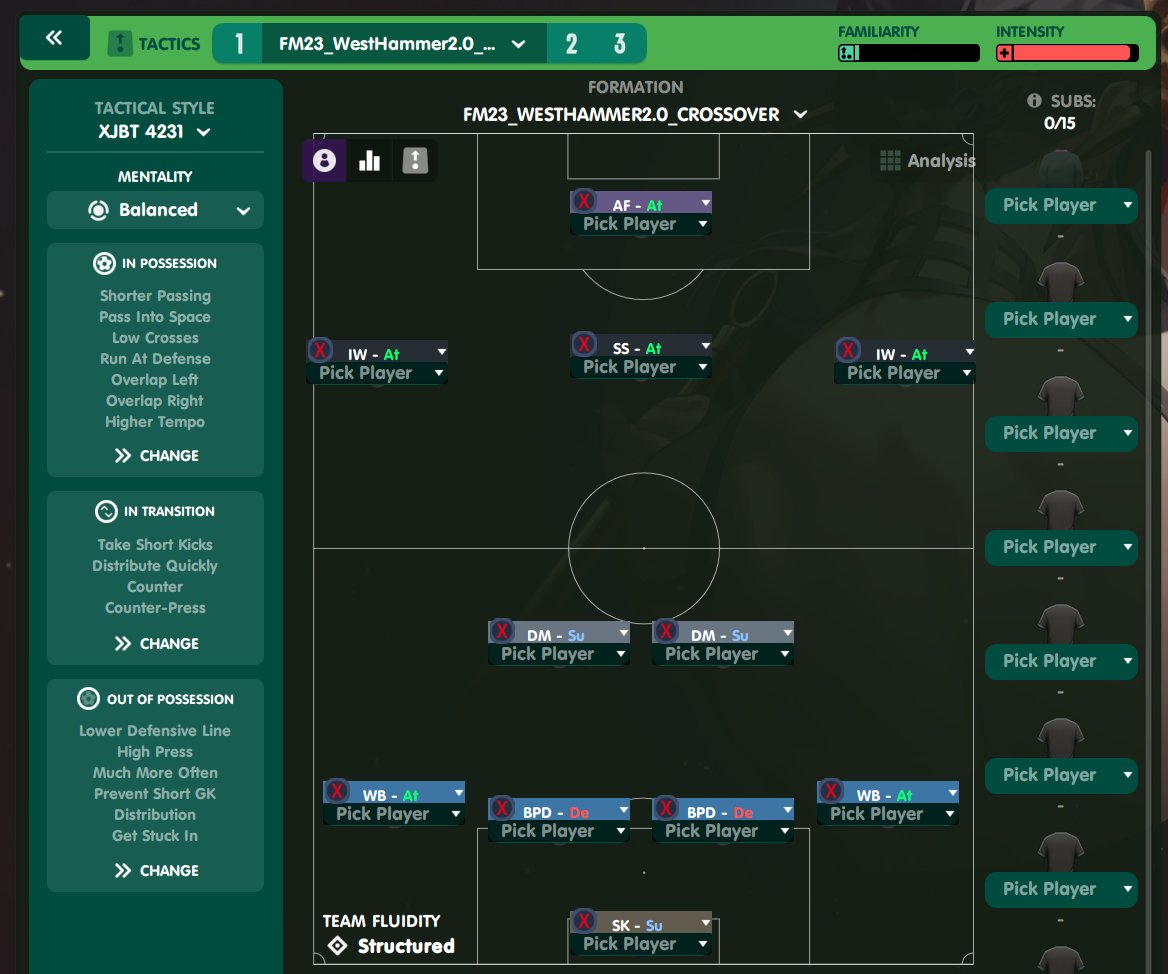Select the arrow-card icon beside the bar chart
Screen dimensions: 1168x974
coord(414,160)
